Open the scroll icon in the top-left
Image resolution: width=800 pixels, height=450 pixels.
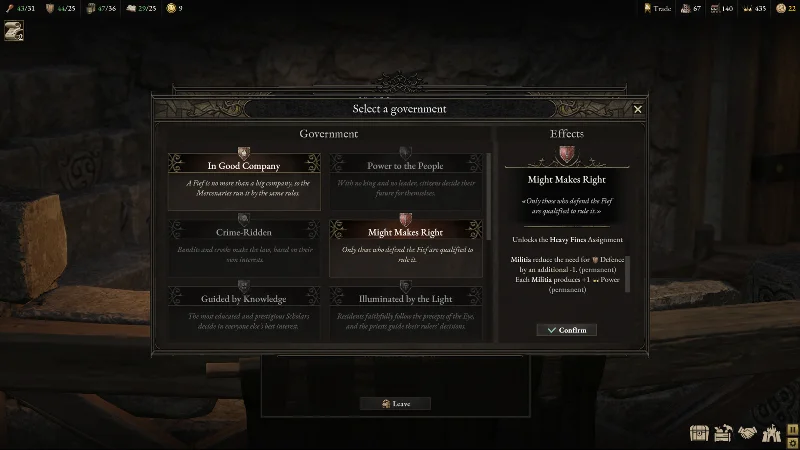coord(14,31)
